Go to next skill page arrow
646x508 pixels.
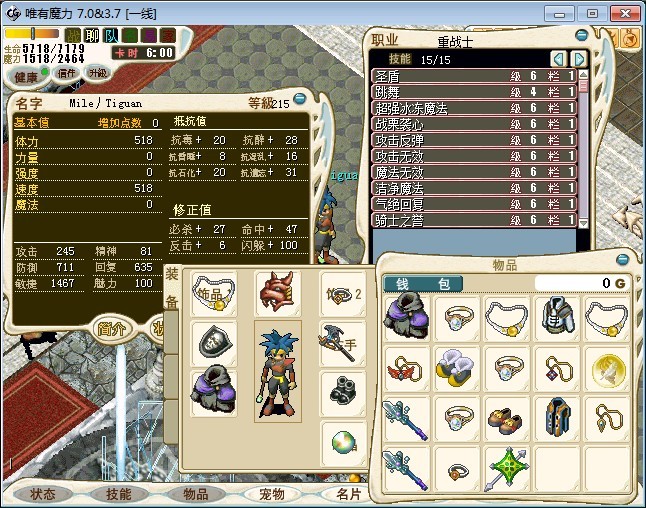pos(578,58)
